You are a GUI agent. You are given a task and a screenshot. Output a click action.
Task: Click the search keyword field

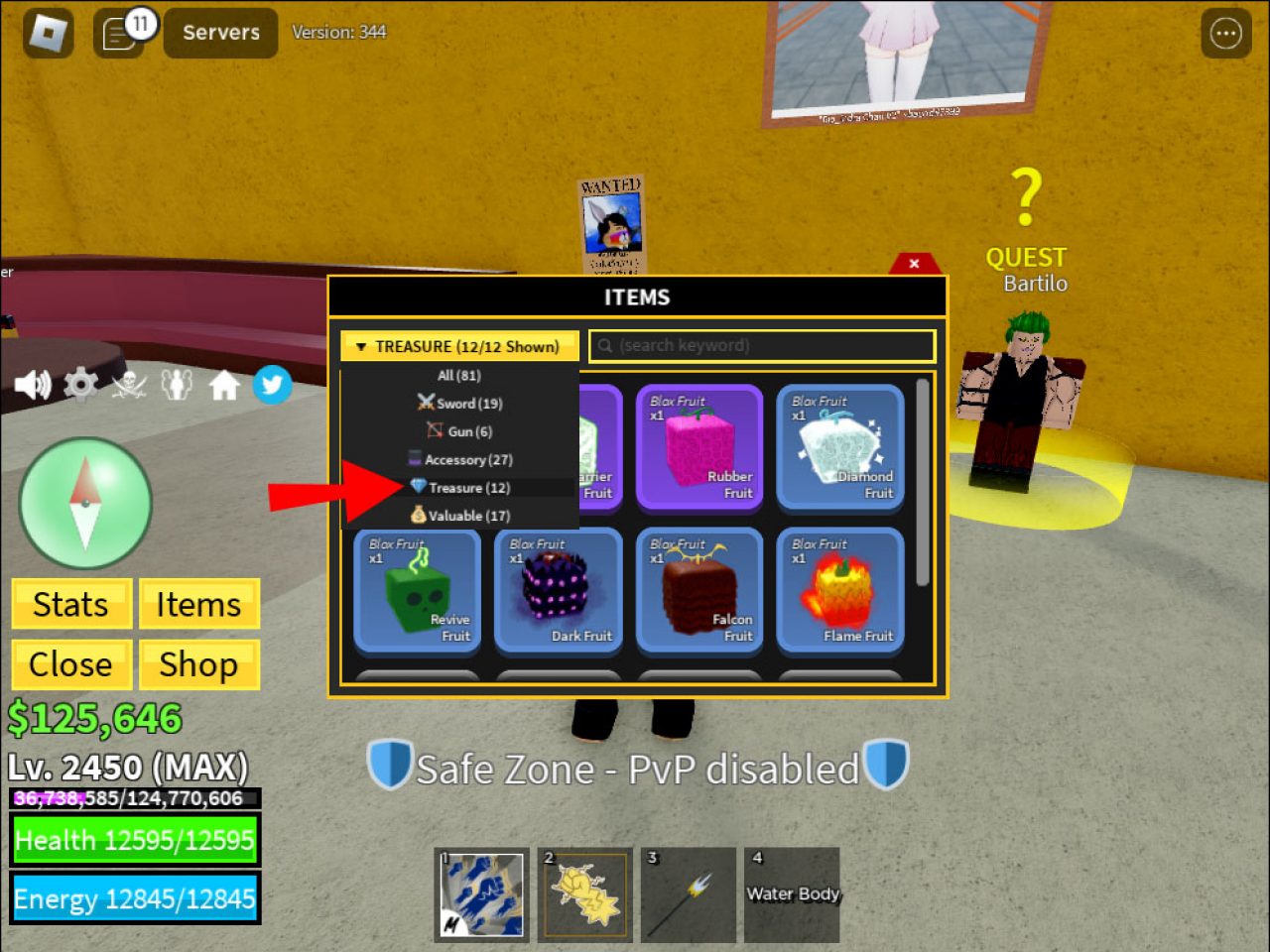pyautogui.click(x=762, y=346)
